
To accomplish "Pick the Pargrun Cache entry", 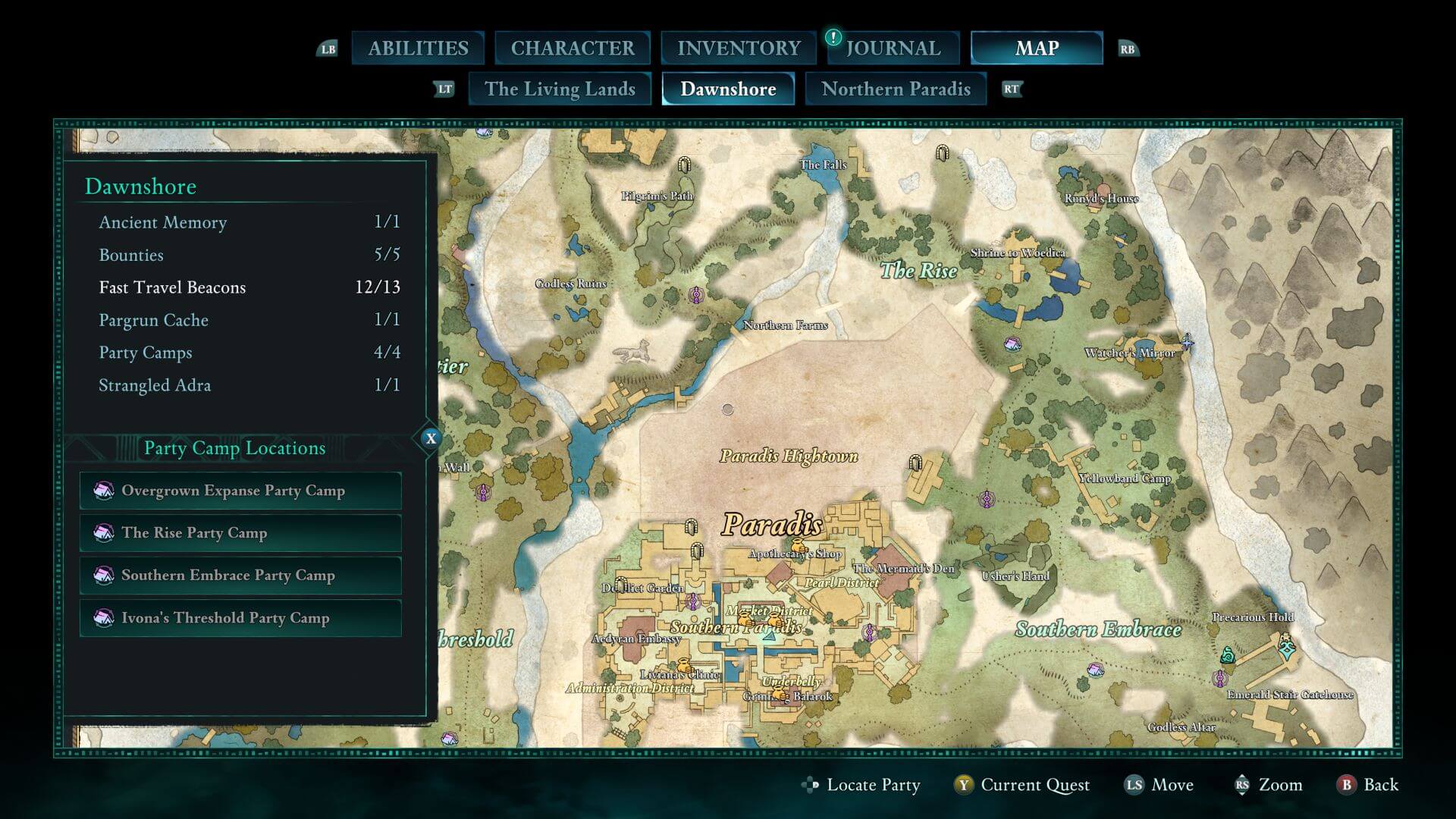I will tap(249, 320).
